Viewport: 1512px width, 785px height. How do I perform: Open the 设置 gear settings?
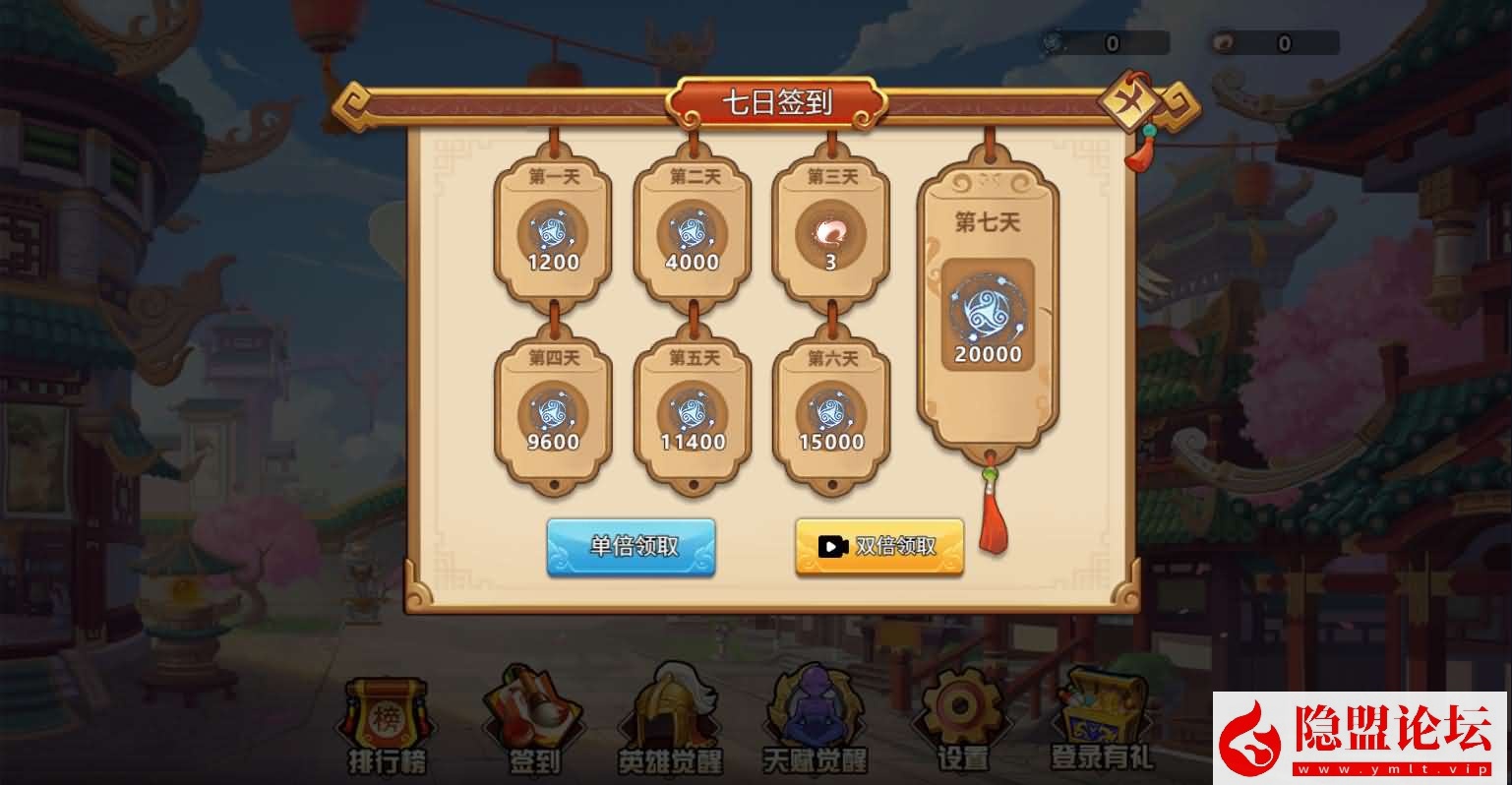click(961, 723)
